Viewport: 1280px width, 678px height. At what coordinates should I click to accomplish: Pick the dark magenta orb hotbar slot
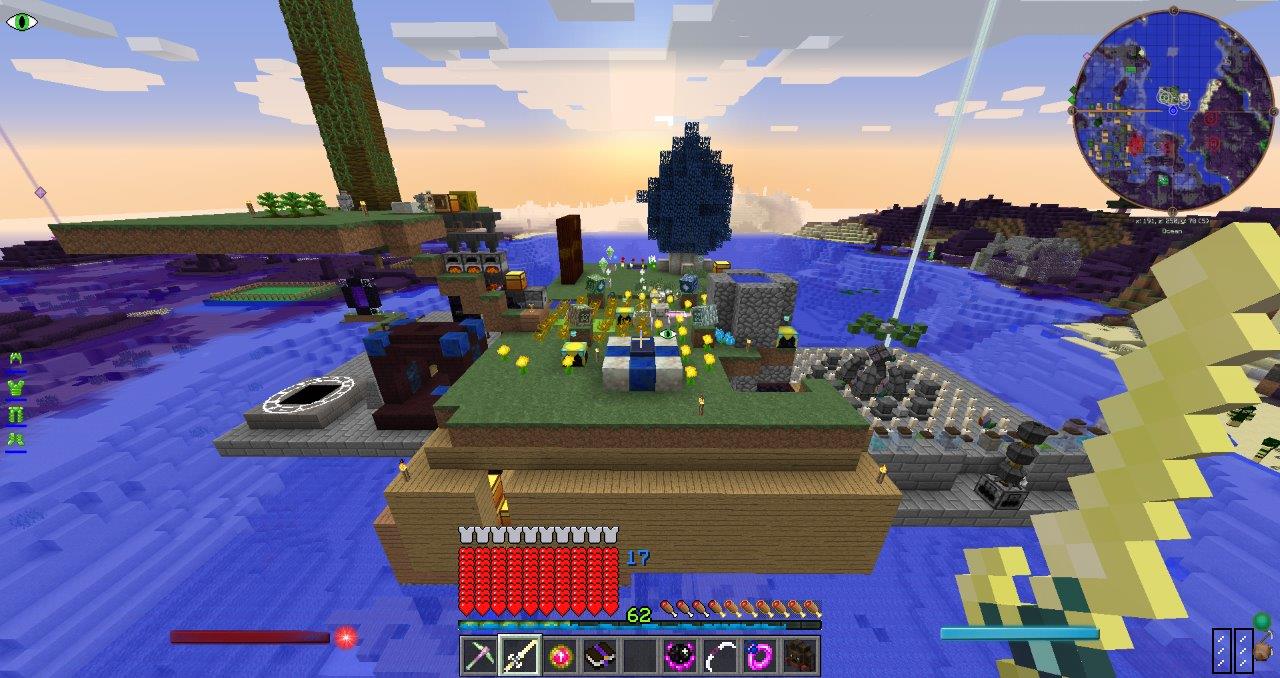pos(681,655)
